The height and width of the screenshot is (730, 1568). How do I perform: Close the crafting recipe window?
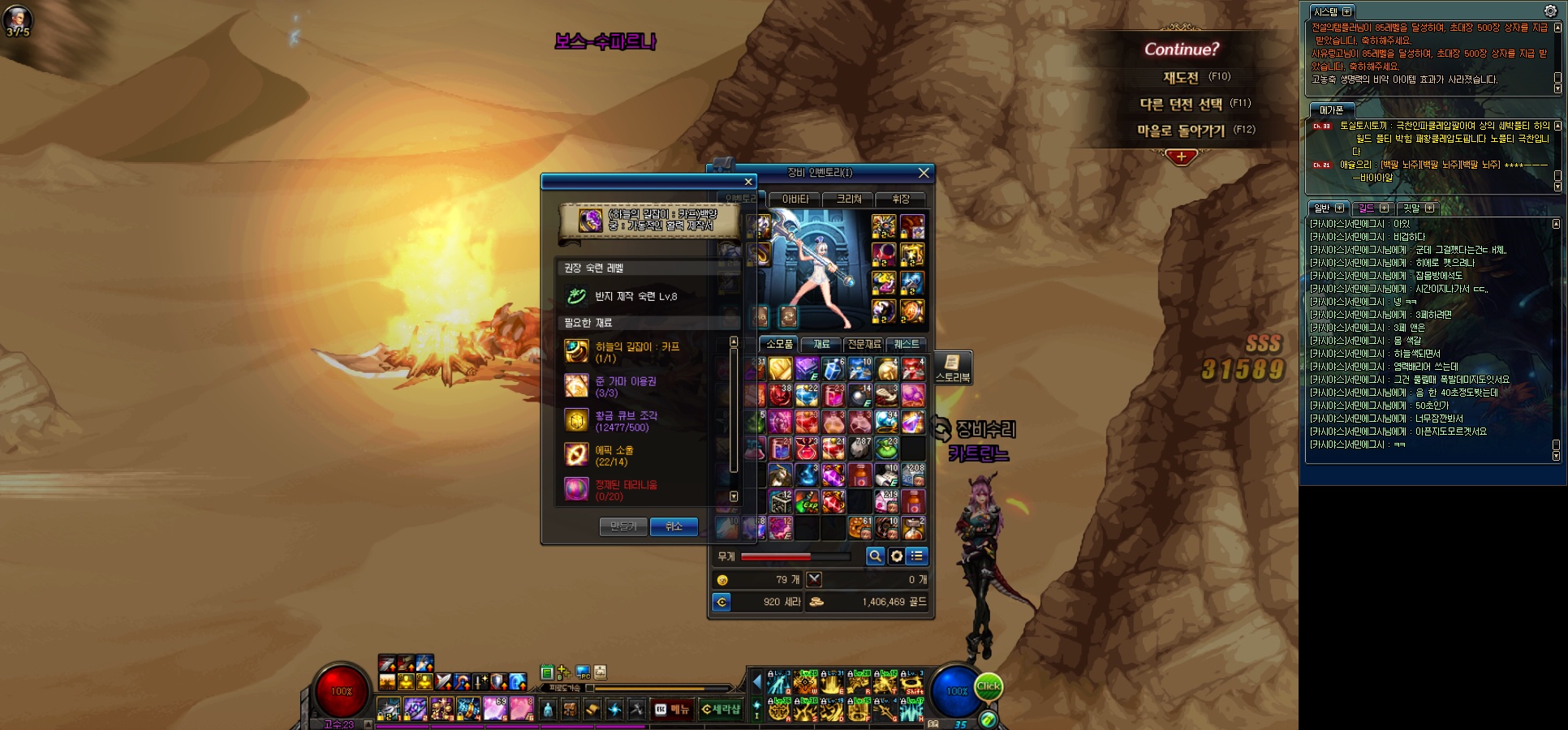748,182
